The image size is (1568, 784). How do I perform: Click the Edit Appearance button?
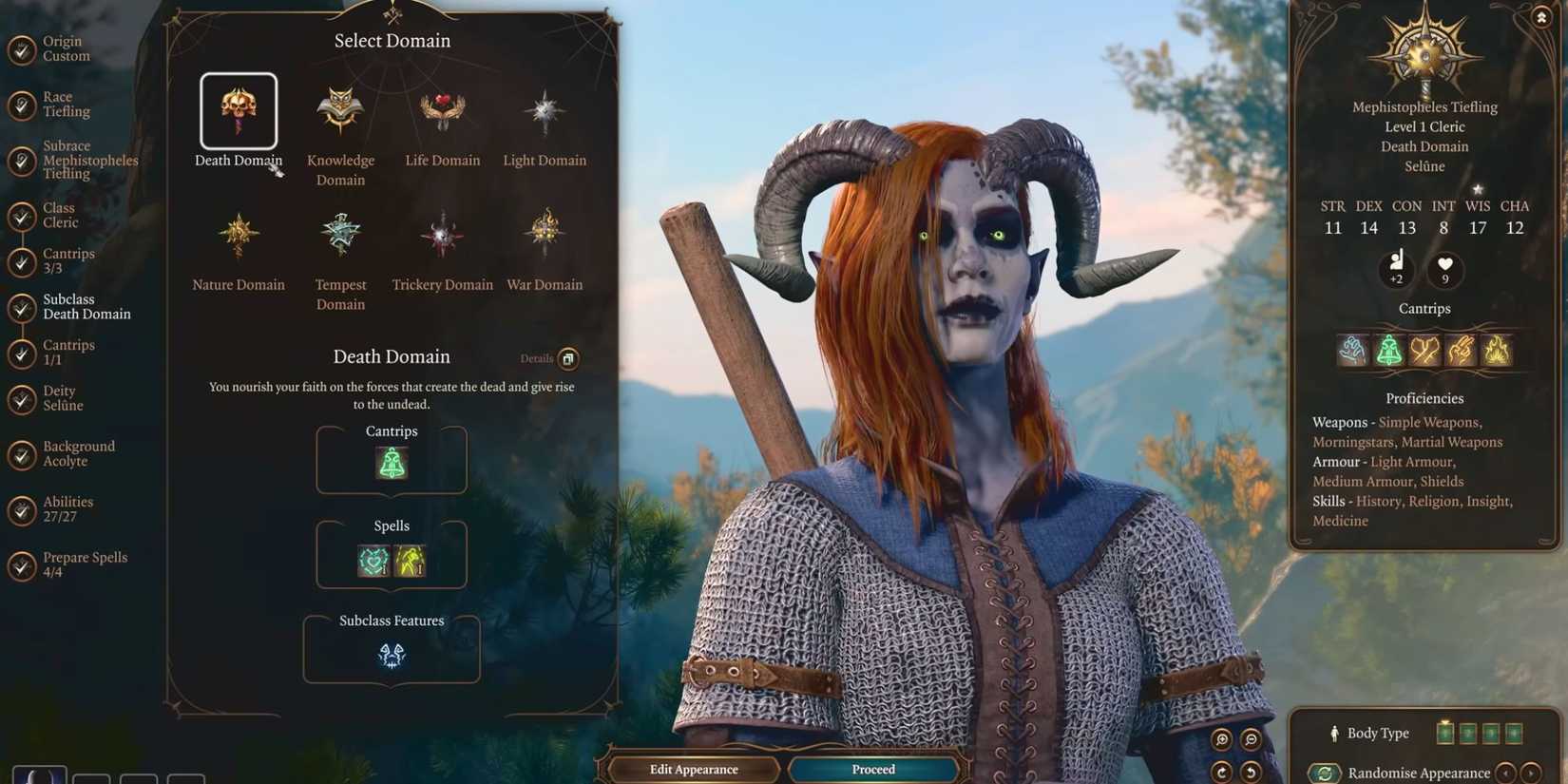693,769
